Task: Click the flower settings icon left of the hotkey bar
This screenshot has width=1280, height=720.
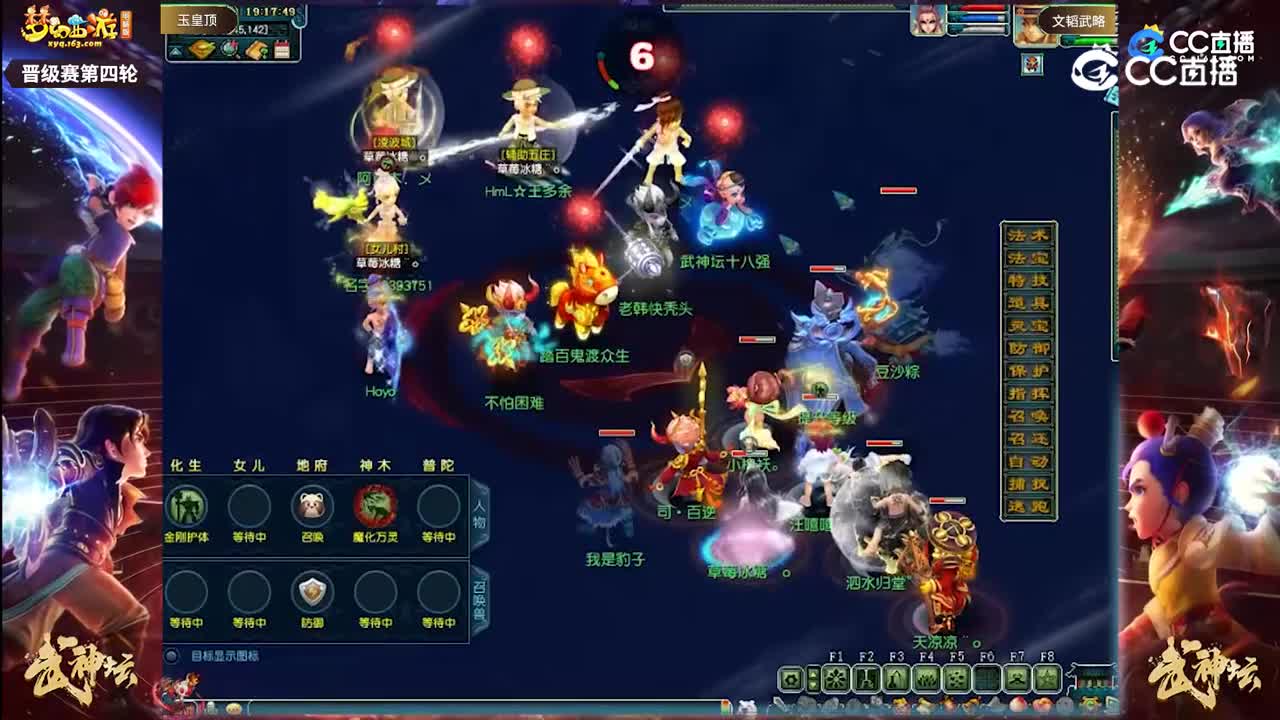Action: tap(789, 677)
